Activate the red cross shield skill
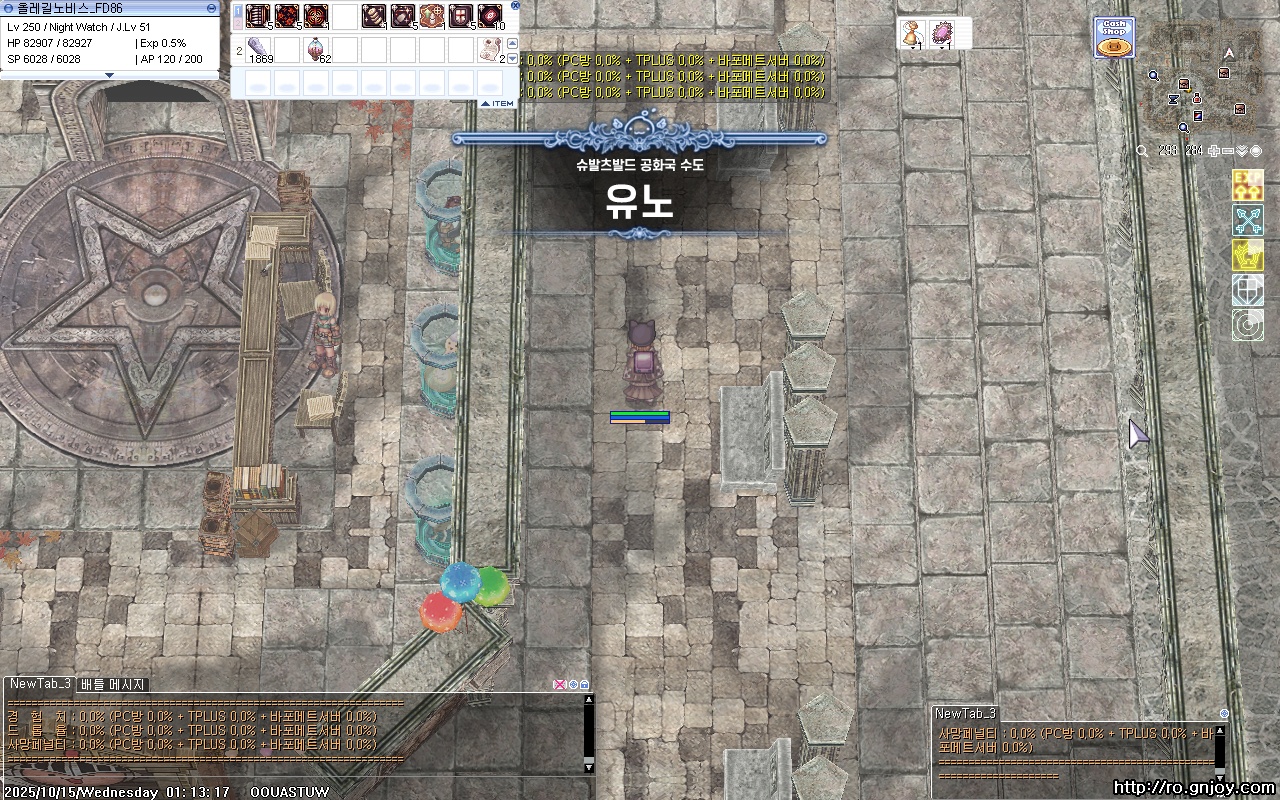The image size is (1280, 800). point(461,16)
